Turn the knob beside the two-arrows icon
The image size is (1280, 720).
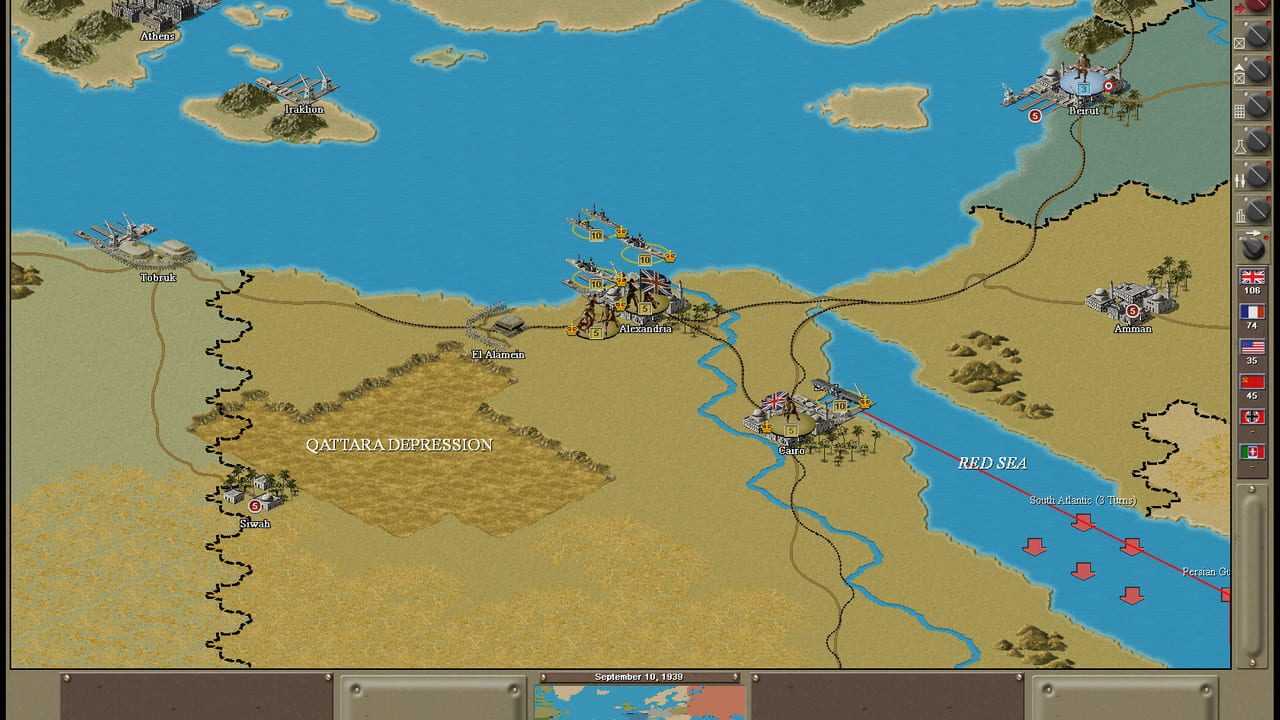pyautogui.click(x=1258, y=178)
